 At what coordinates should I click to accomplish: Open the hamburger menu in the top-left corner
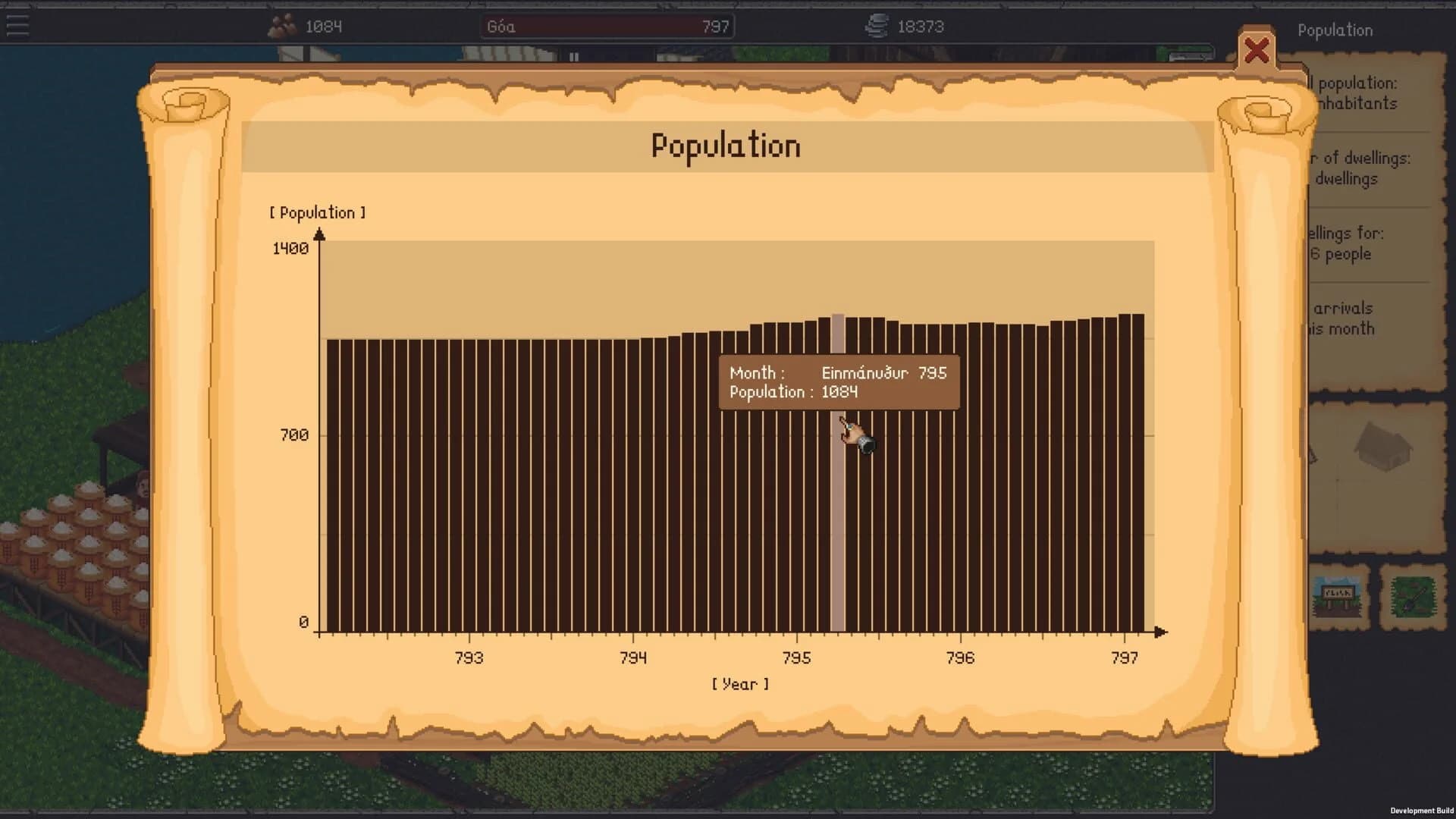[x=17, y=25]
